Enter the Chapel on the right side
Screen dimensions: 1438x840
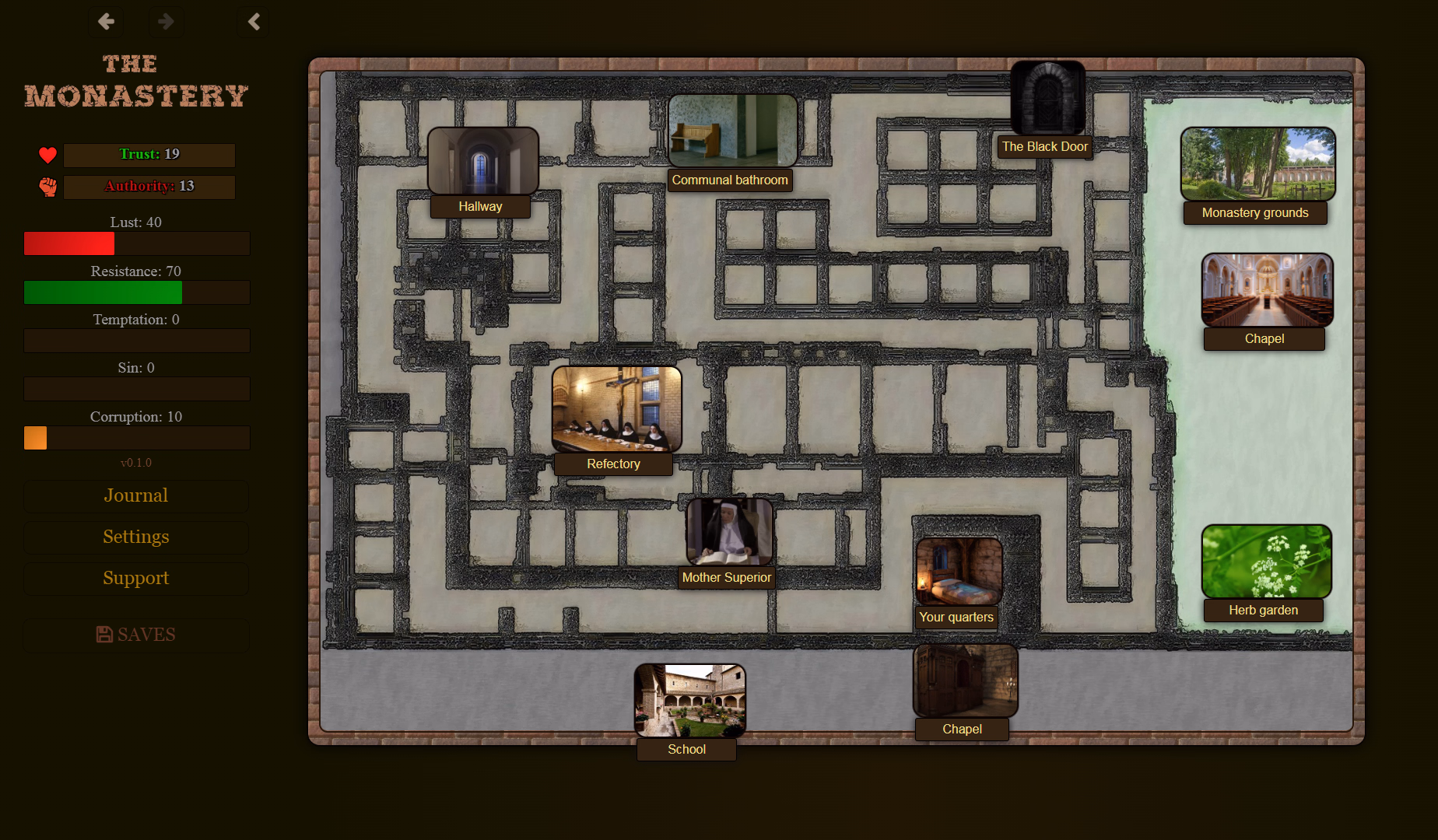click(x=1264, y=289)
